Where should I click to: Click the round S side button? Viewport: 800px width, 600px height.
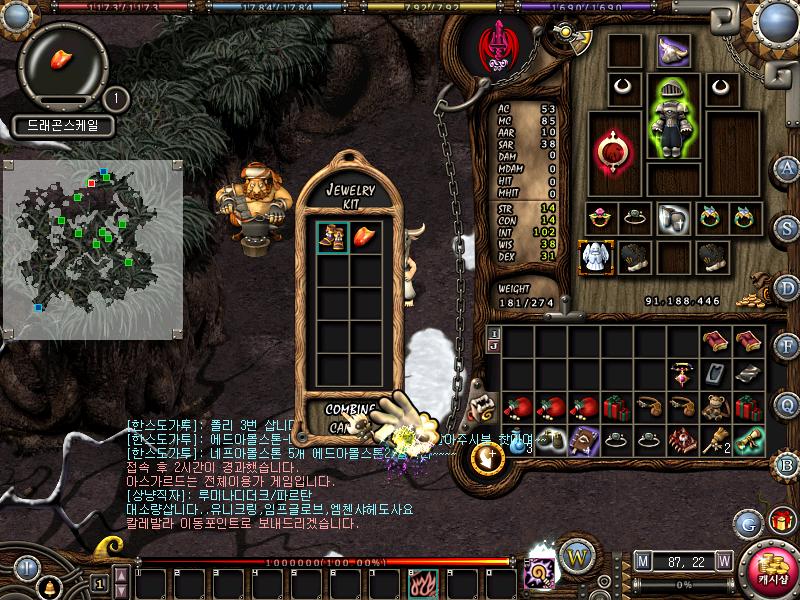[788, 226]
